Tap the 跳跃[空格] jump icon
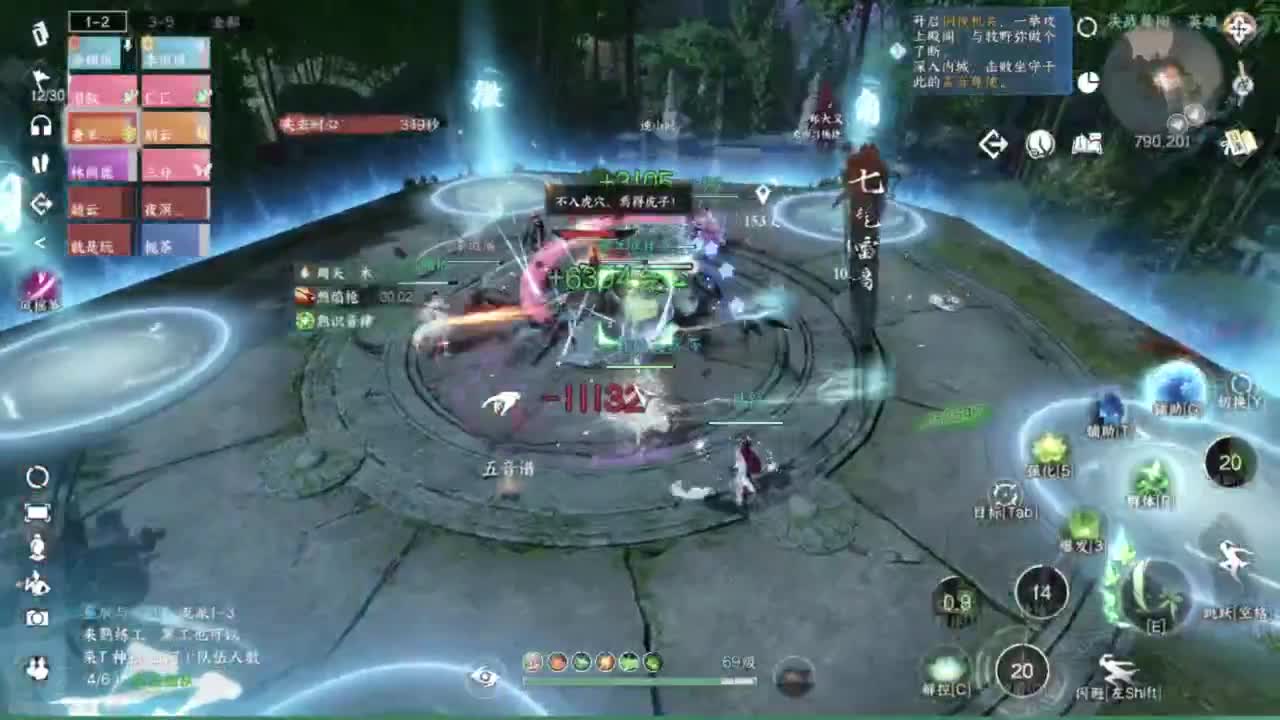Screen dimensions: 1280x720 click(1230, 559)
